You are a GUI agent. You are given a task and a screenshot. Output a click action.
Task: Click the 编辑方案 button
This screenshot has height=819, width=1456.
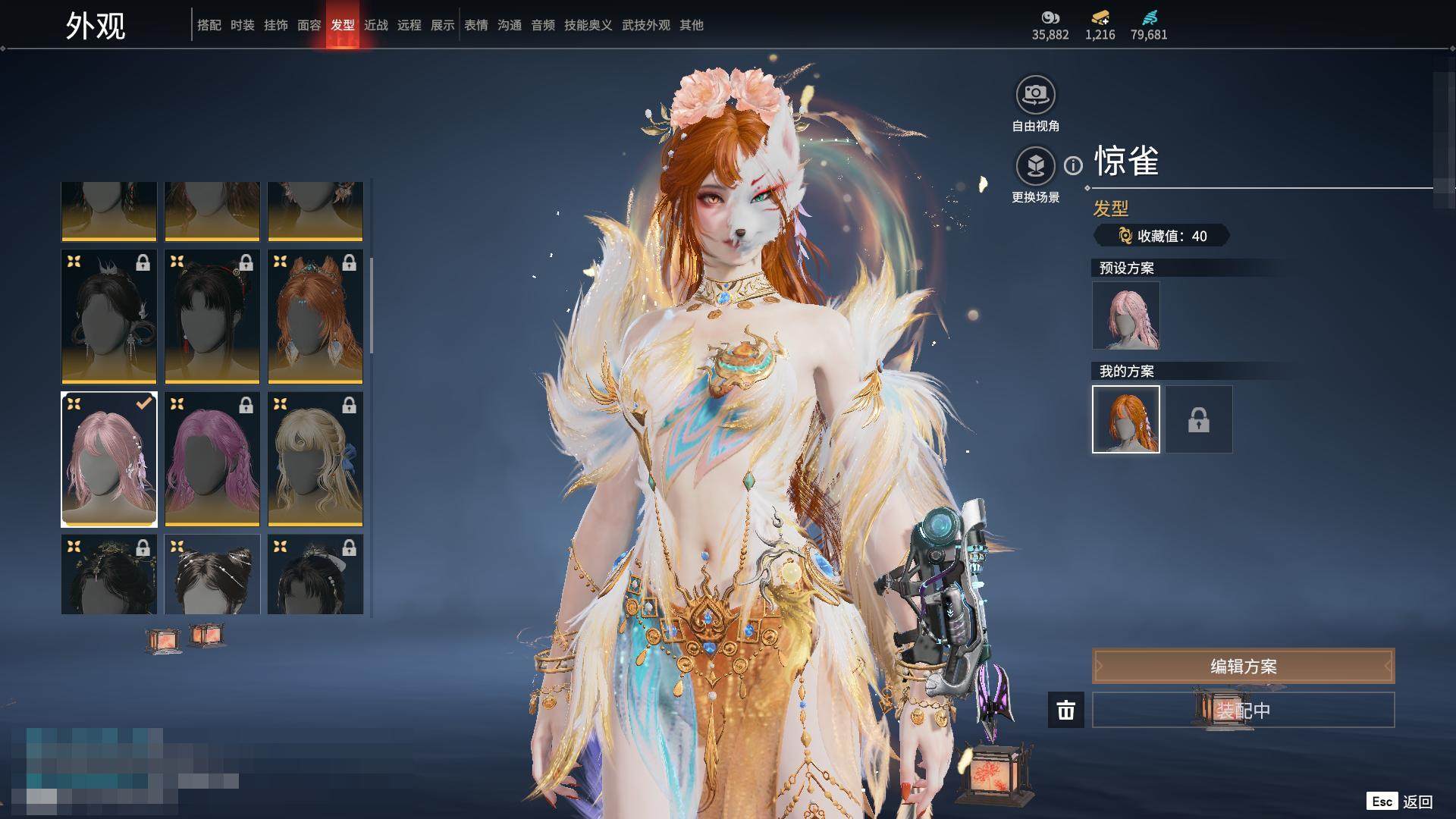(1243, 666)
